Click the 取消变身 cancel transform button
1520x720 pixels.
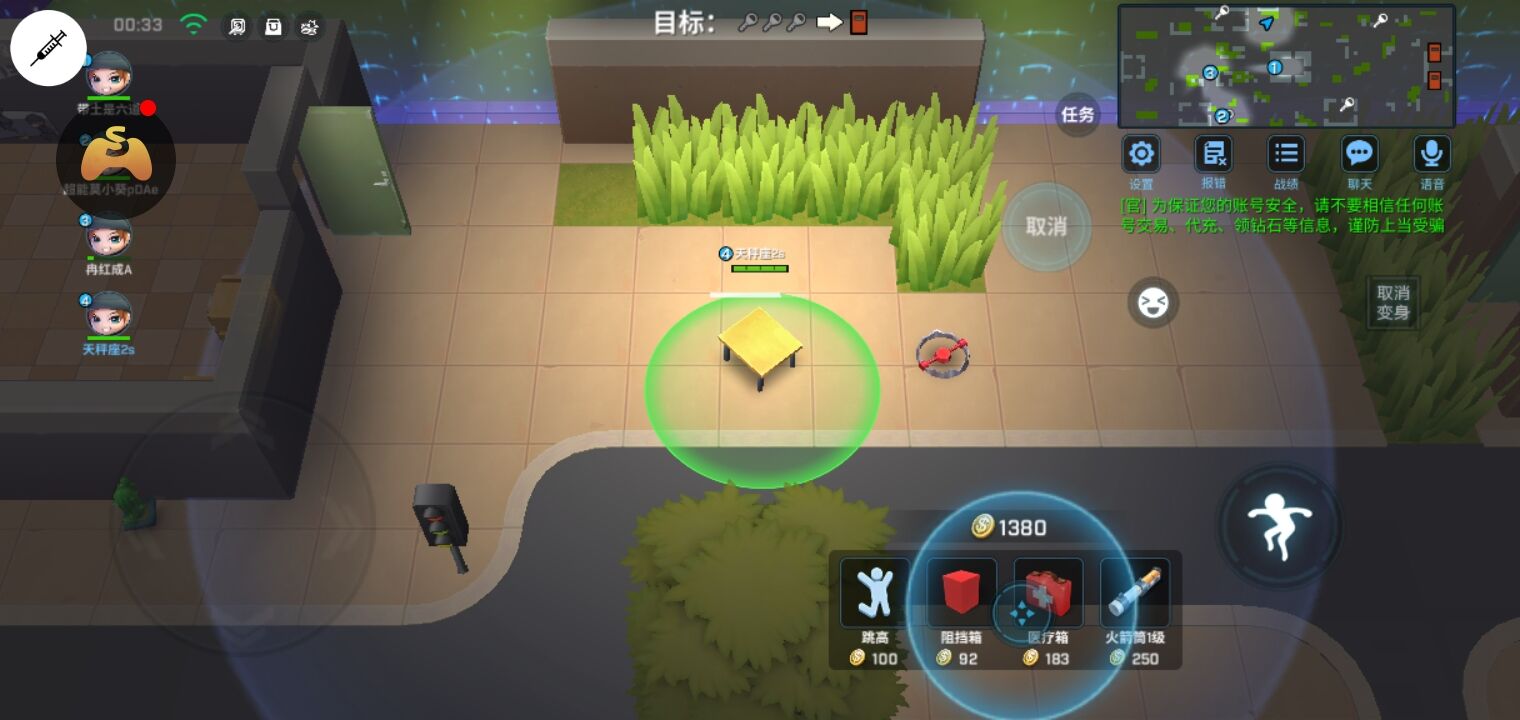pos(1392,302)
